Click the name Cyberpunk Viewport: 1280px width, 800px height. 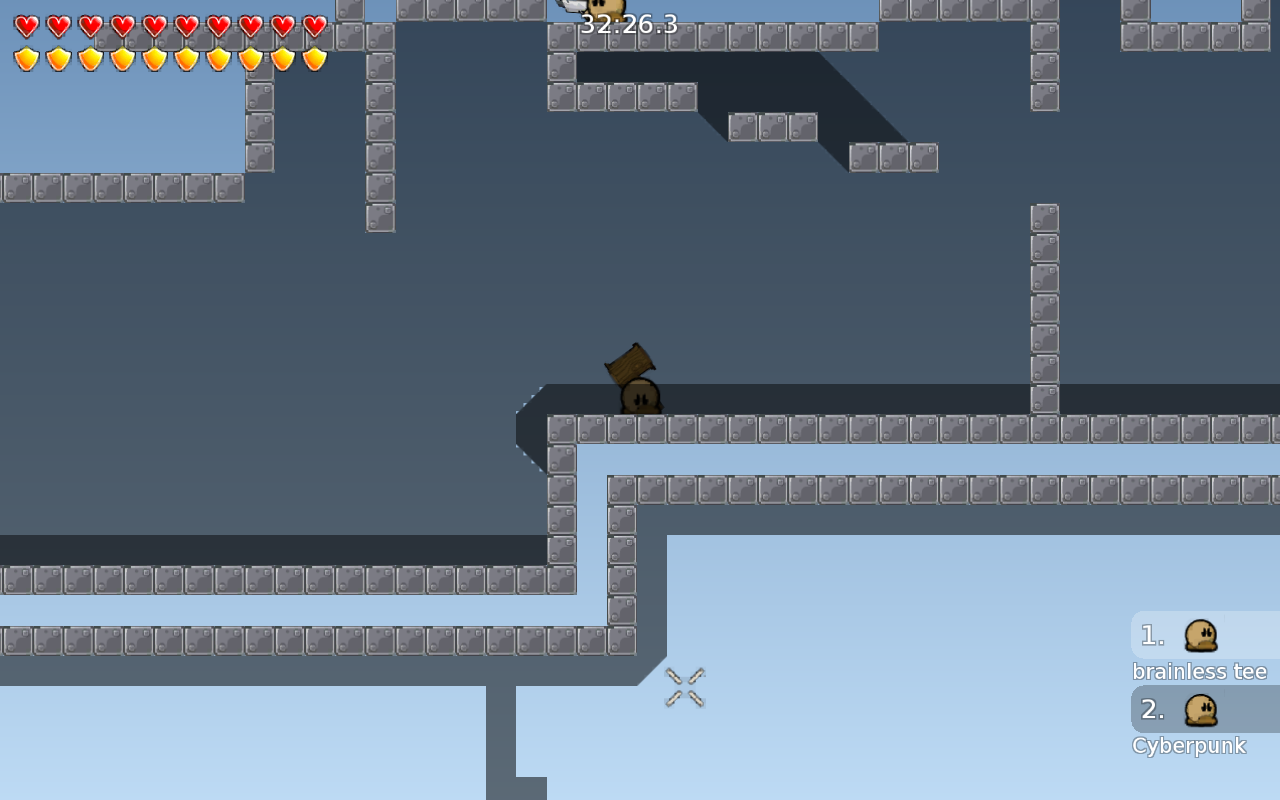(x=1188, y=745)
